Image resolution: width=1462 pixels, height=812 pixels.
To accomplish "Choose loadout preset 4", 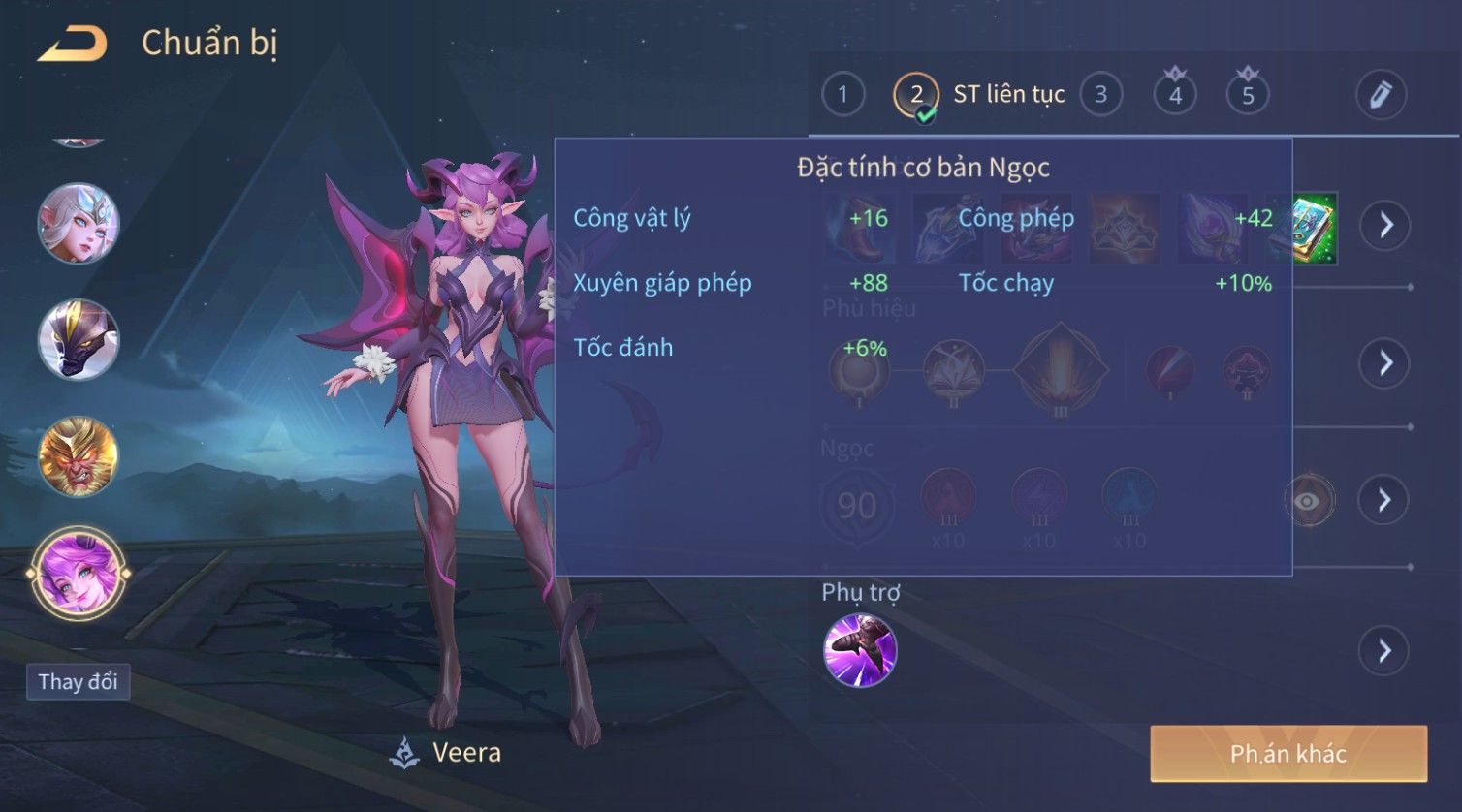I will coord(1175,95).
